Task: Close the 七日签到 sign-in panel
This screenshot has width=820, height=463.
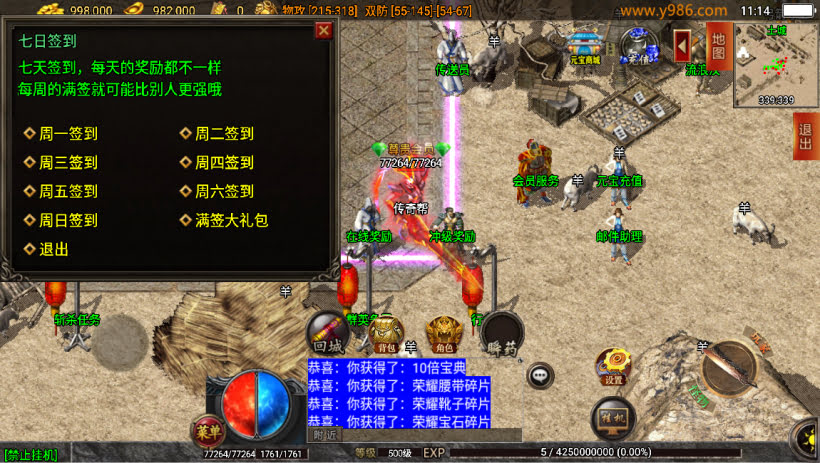Action: [x=323, y=30]
